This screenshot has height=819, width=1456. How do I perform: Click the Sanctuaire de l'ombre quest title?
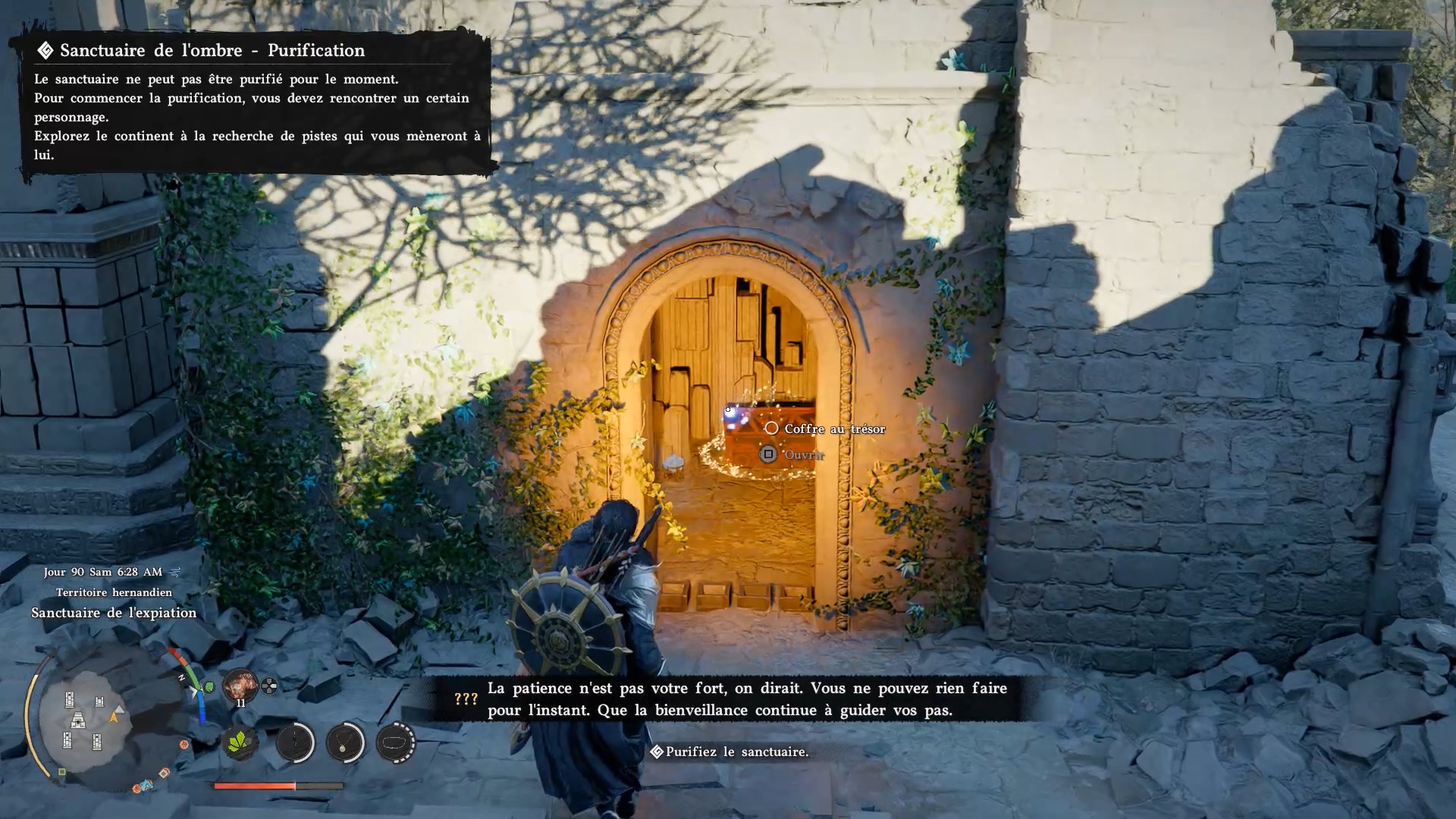click(x=212, y=51)
